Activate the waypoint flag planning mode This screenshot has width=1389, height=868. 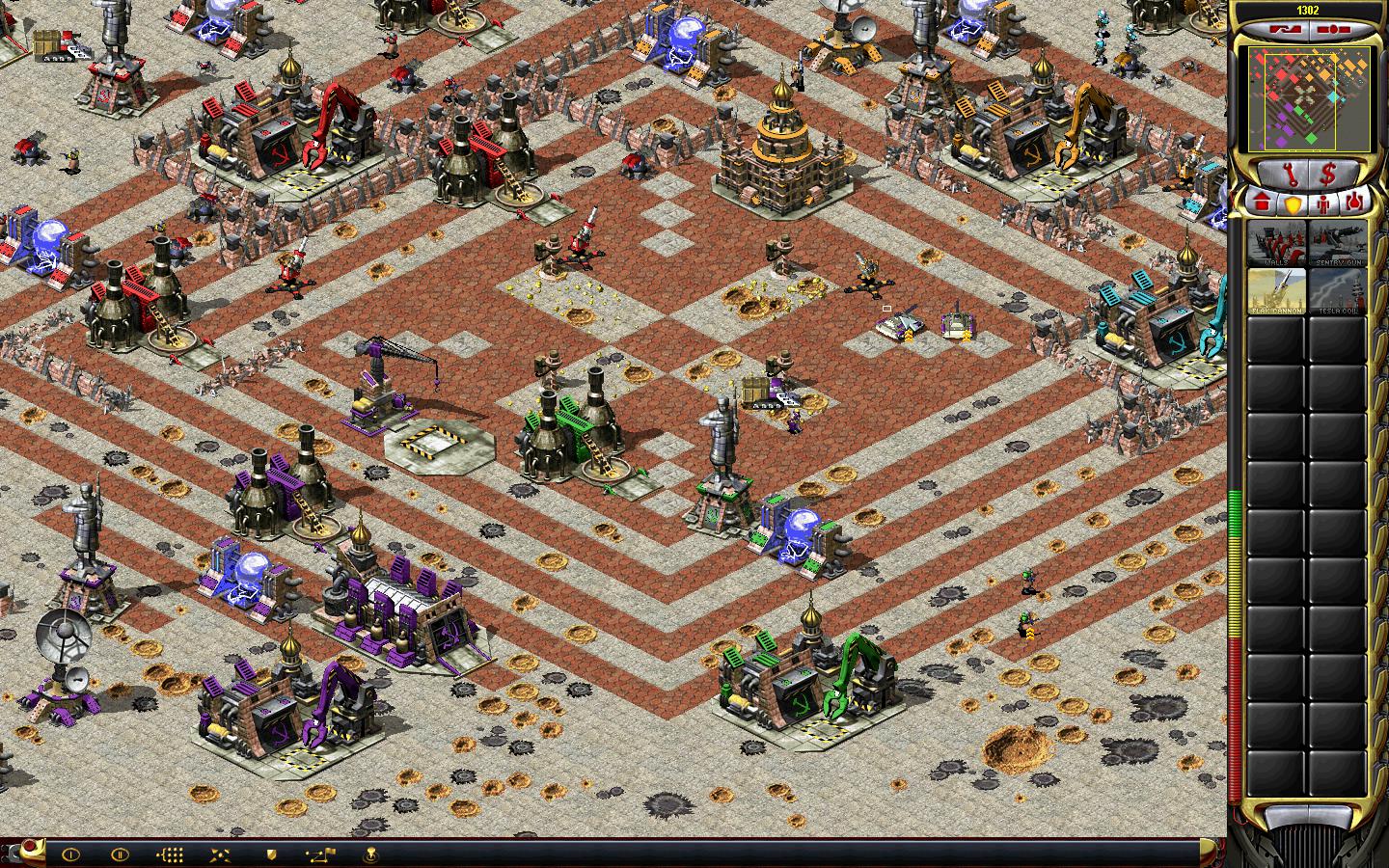tap(320, 854)
